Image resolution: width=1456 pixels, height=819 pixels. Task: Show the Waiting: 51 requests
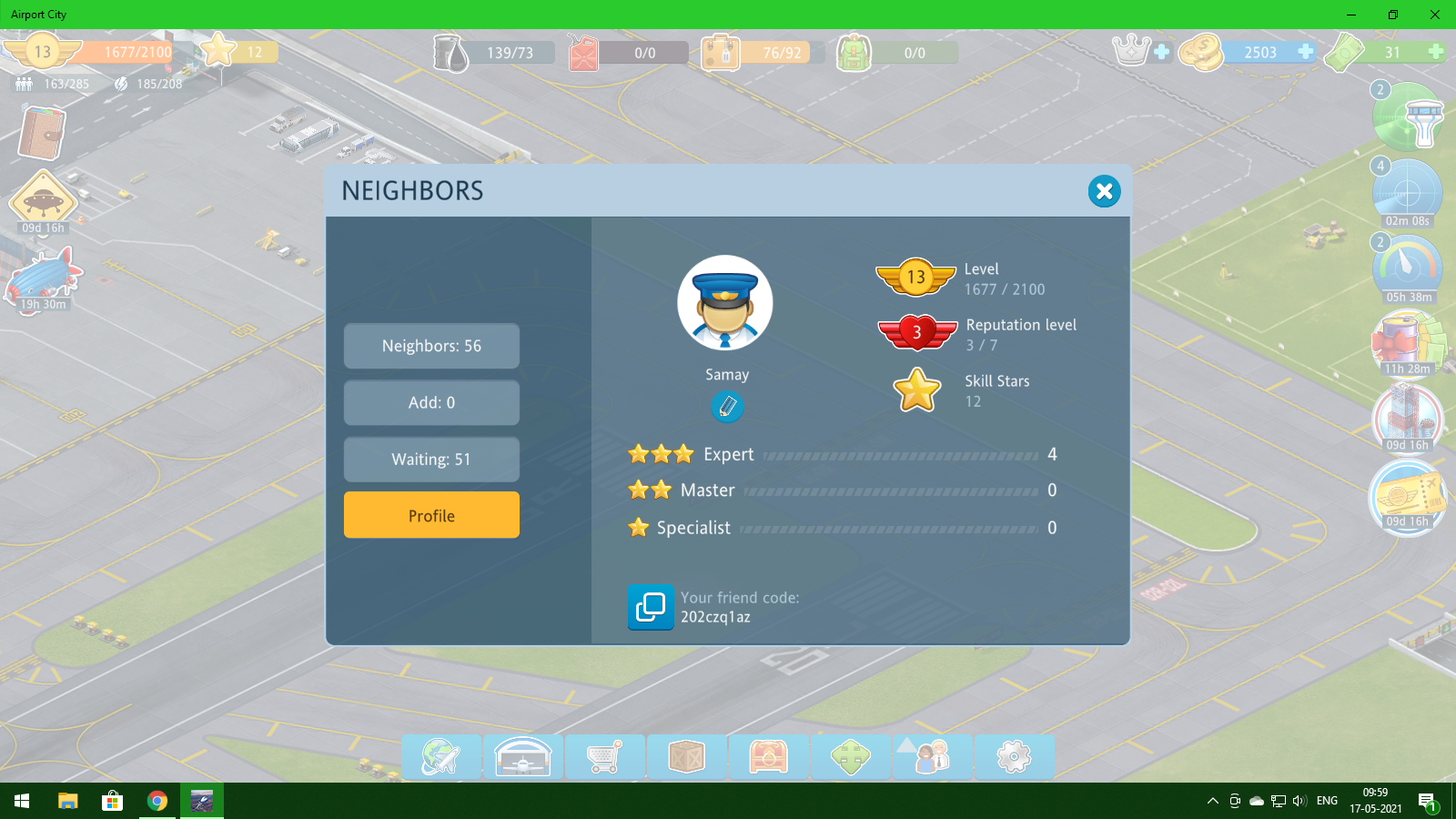(x=431, y=459)
